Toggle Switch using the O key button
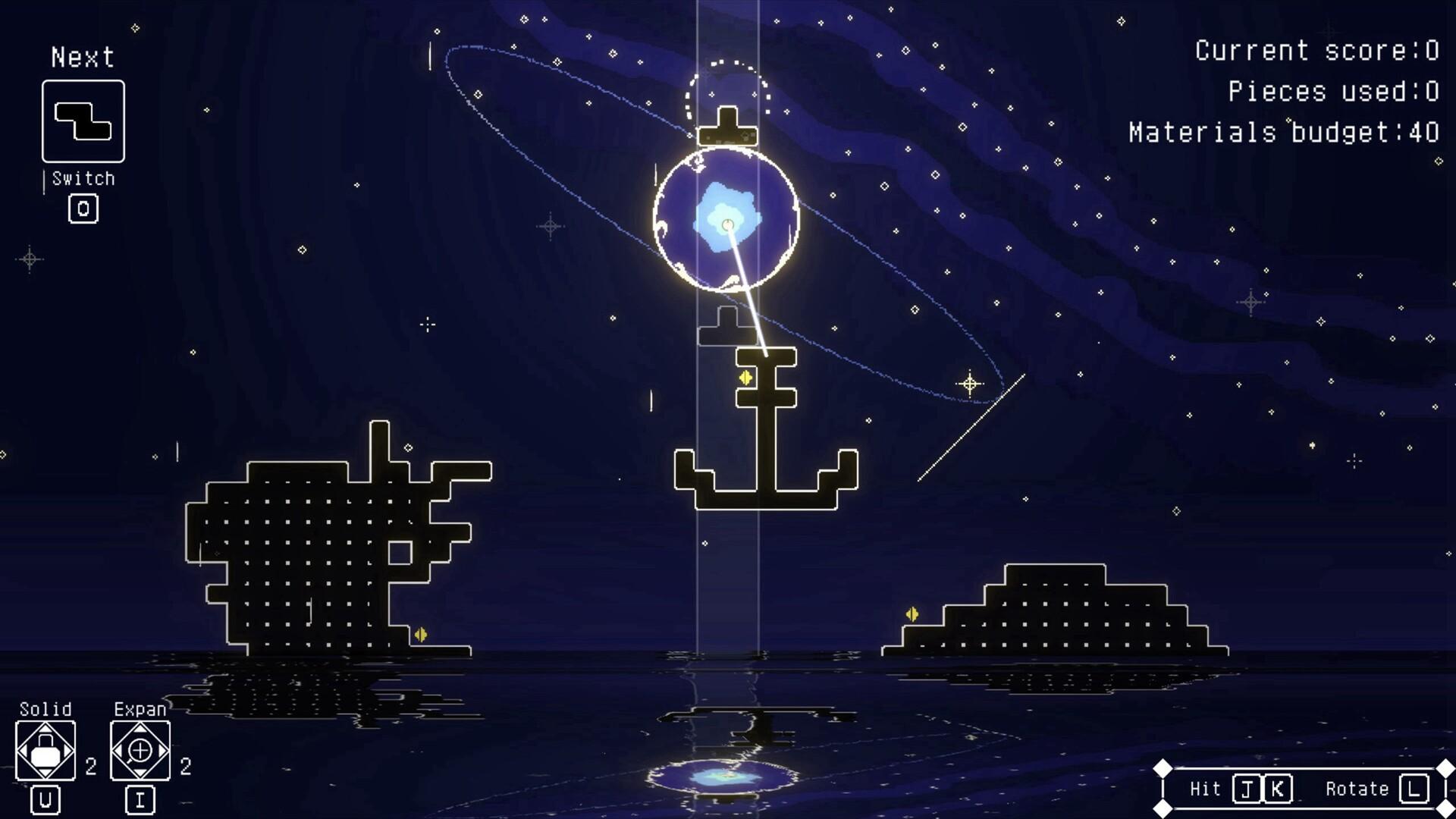Image resolution: width=1456 pixels, height=819 pixels. (x=83, y=209)
